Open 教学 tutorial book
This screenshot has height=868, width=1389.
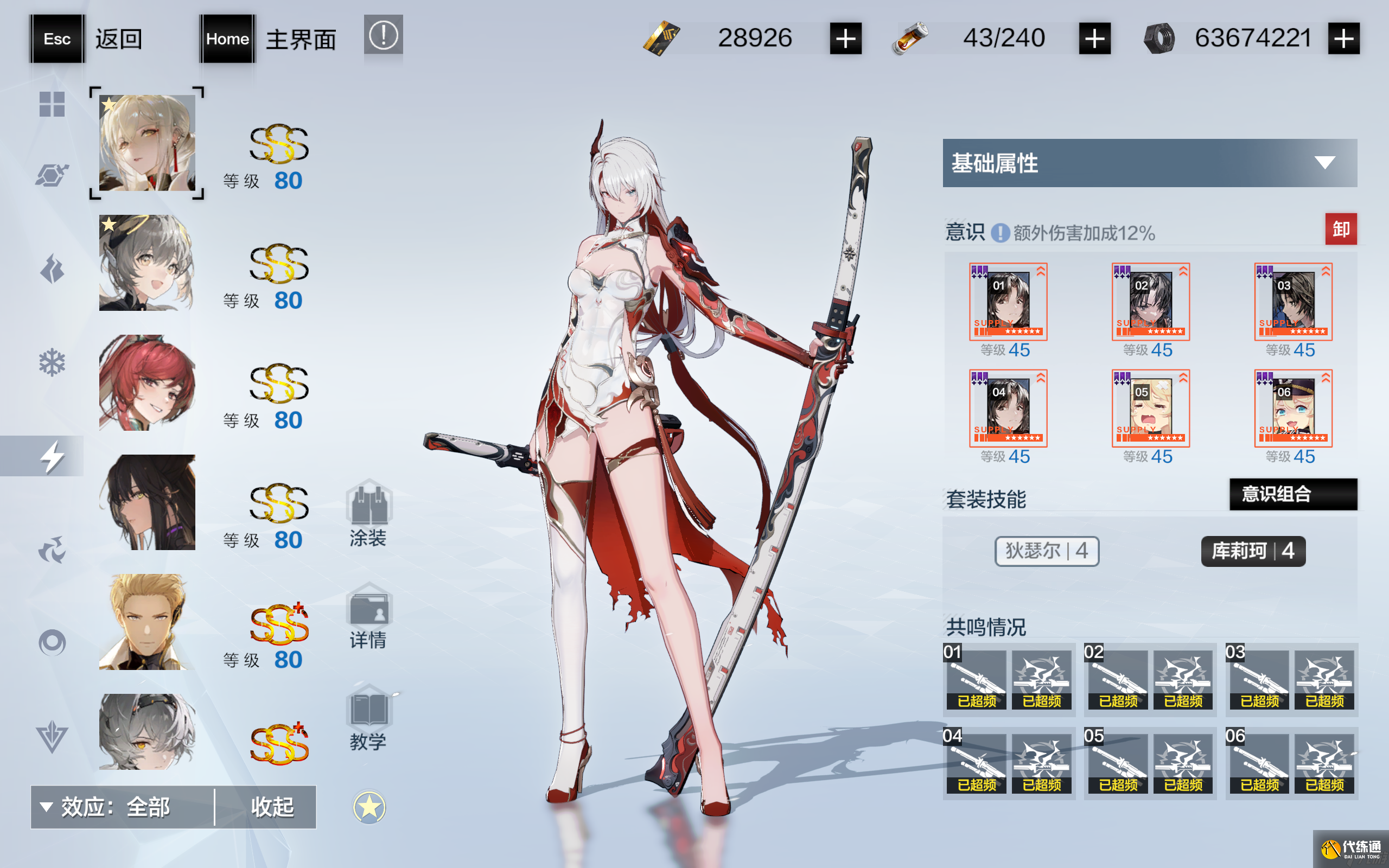tap(368, 718)
